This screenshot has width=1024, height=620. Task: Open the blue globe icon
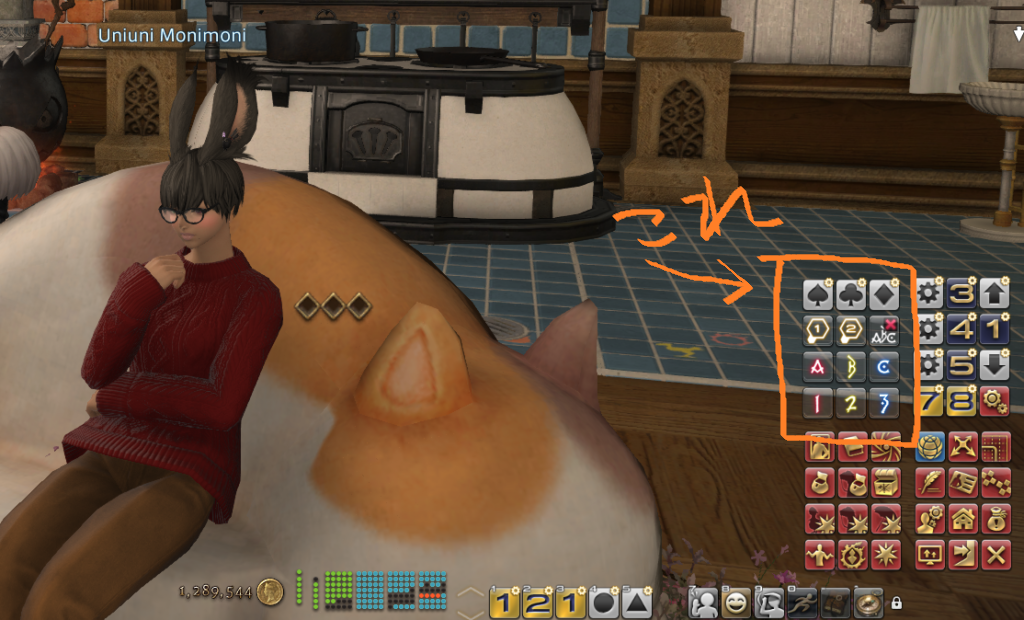click(x=932, y=447)
